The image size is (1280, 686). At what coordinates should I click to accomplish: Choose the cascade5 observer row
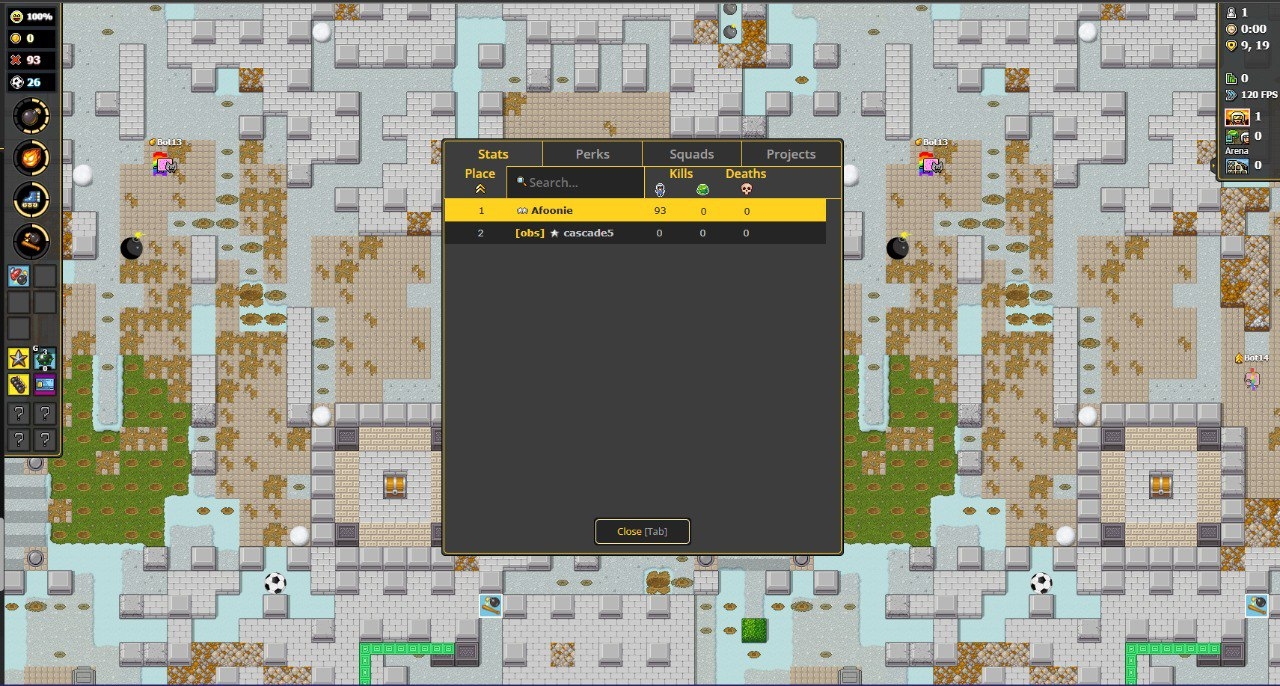pyautogui.click(x=635, y=233)
